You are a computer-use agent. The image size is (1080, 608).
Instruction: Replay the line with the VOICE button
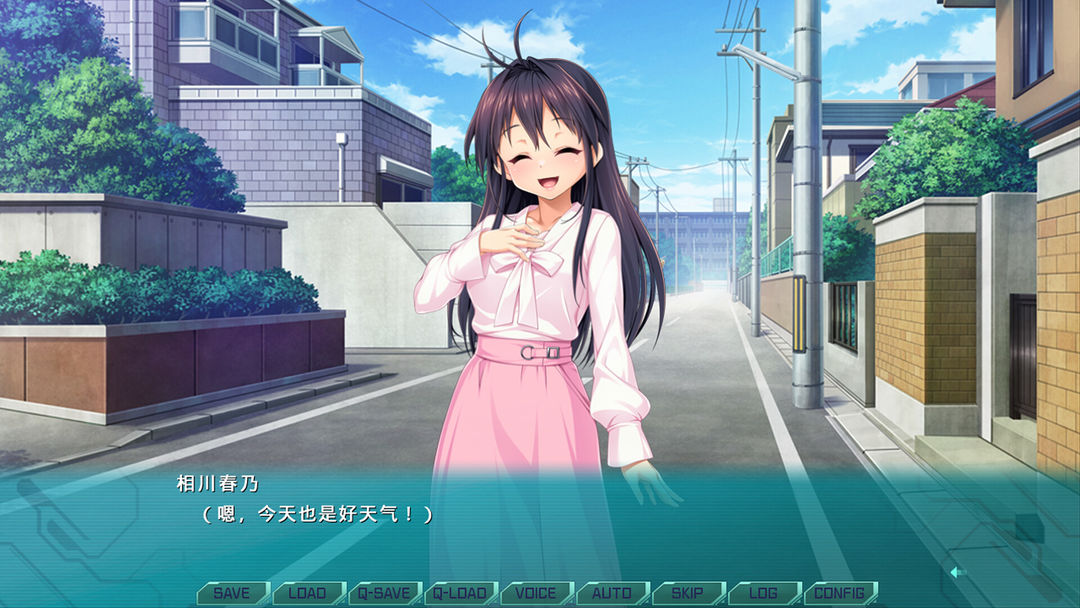pyautogui.click(x=536, y=593)
